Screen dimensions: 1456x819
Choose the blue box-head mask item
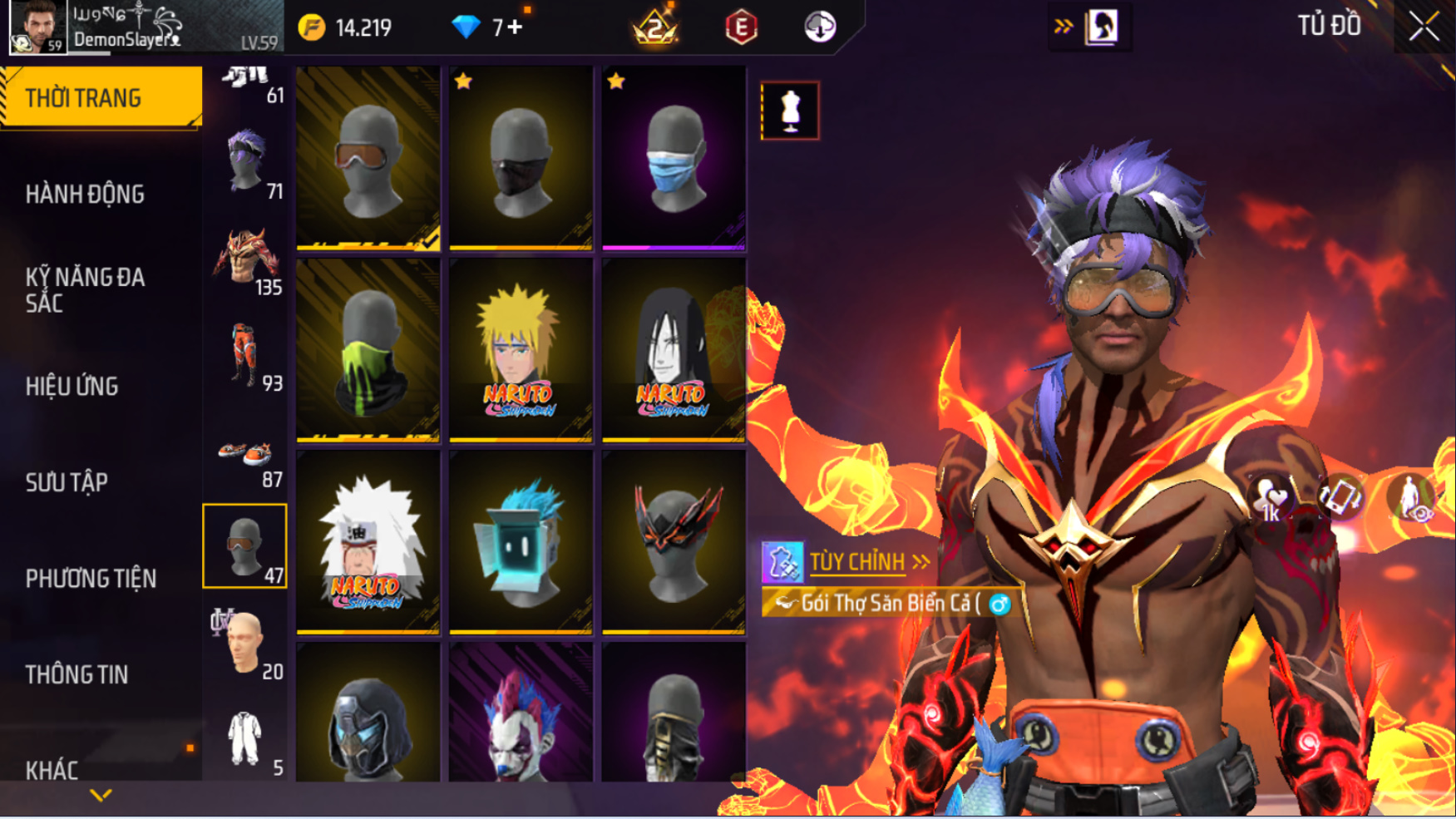tap(521, 542)
